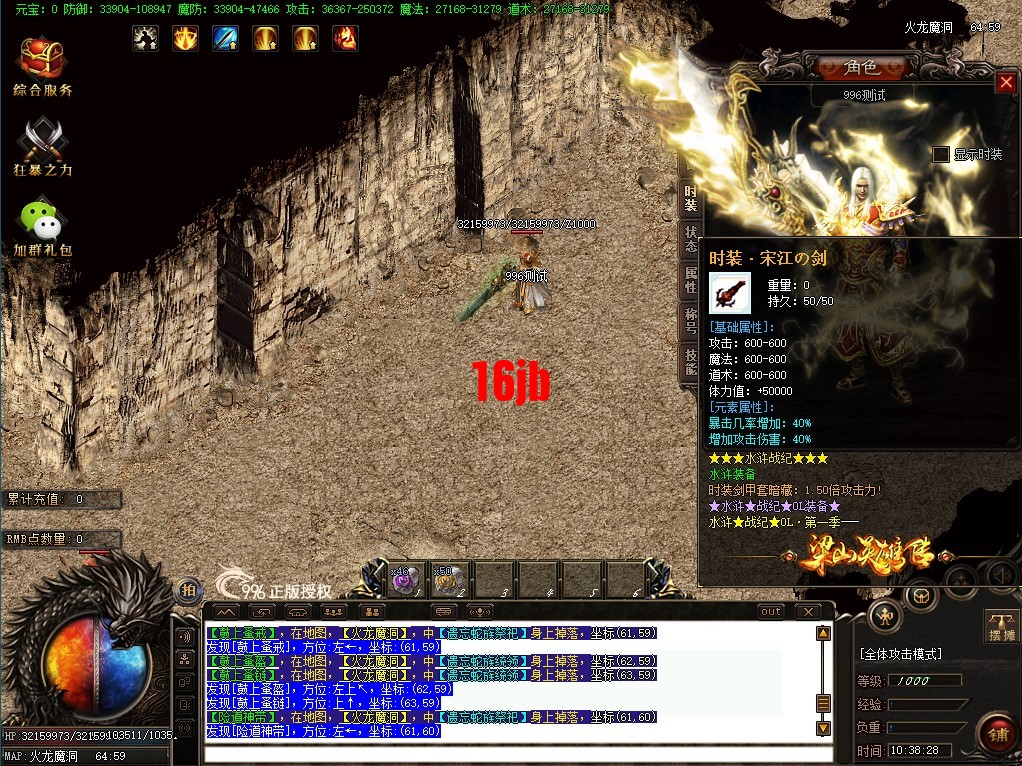Open the bag chest round icon

point(921,596)
